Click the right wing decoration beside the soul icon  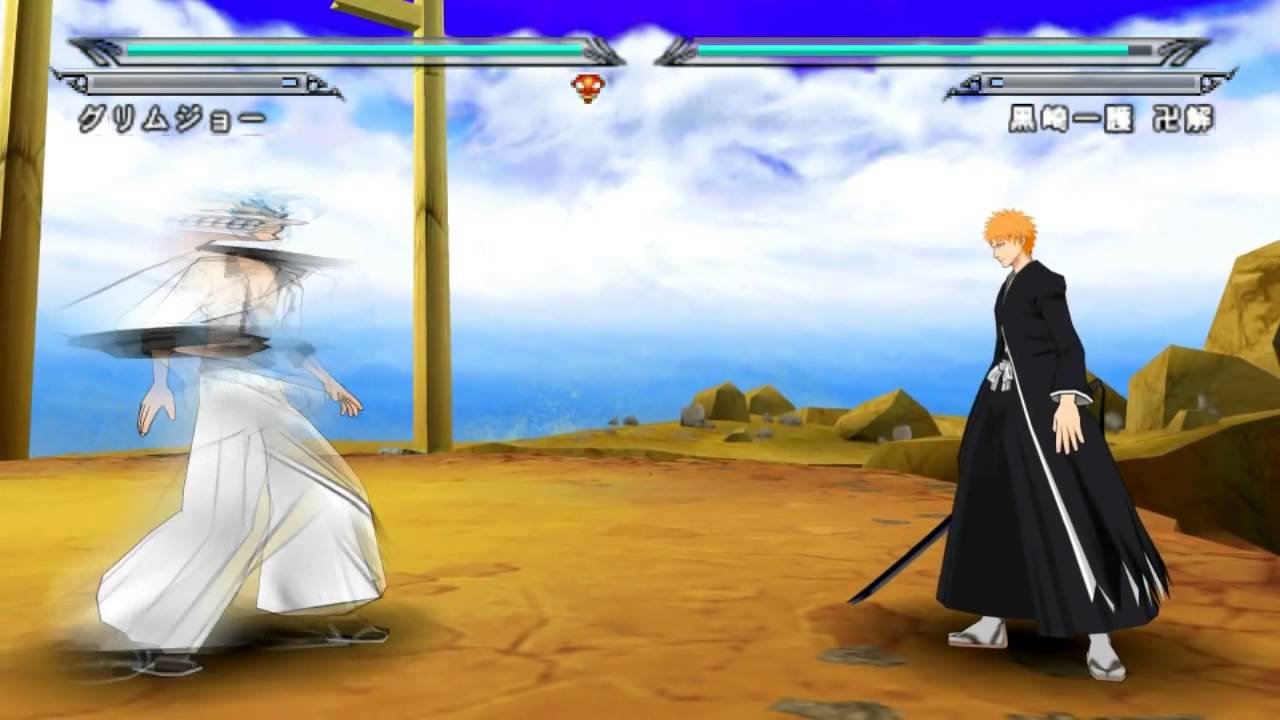pyautogui.click(x=678, y=50)
